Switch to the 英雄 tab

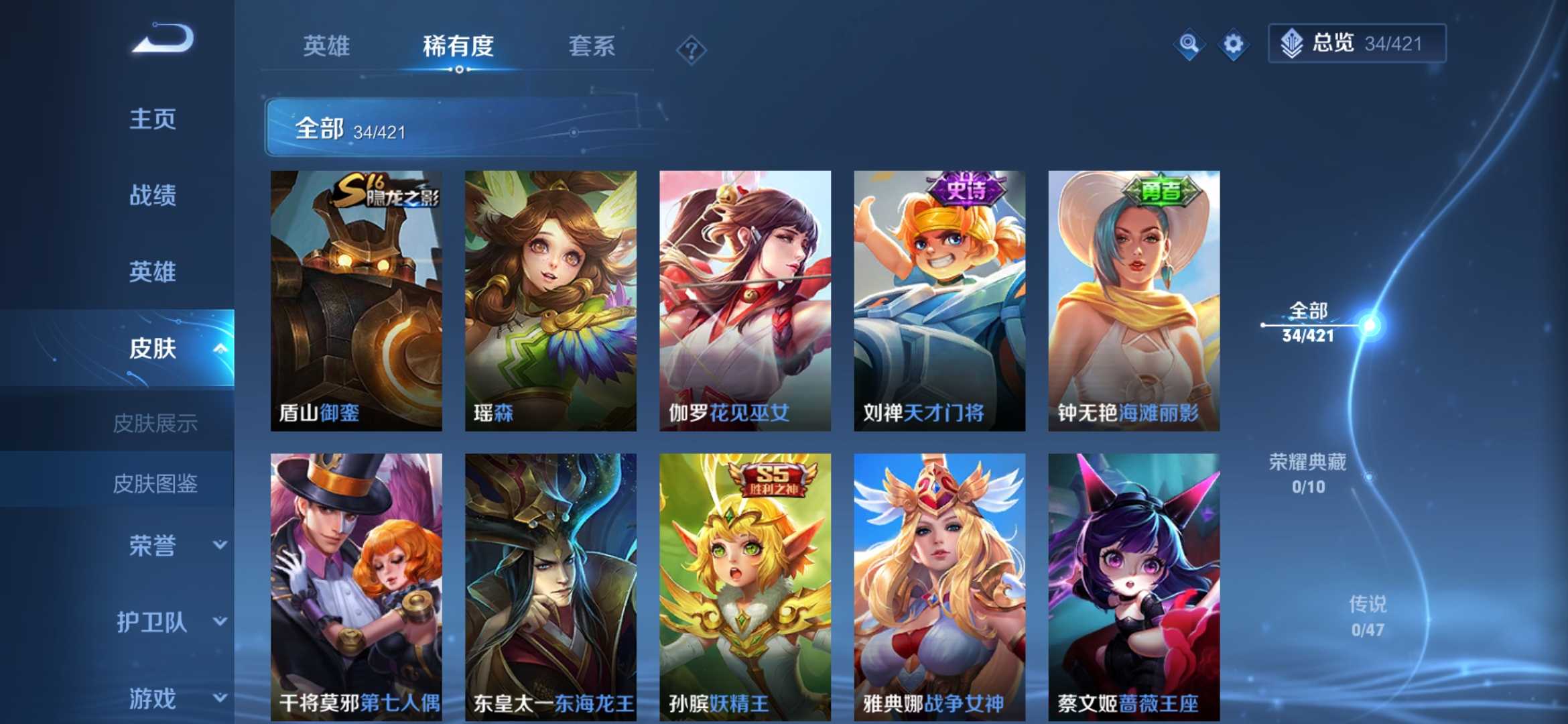pyautogui.click(x=326, y=47)
